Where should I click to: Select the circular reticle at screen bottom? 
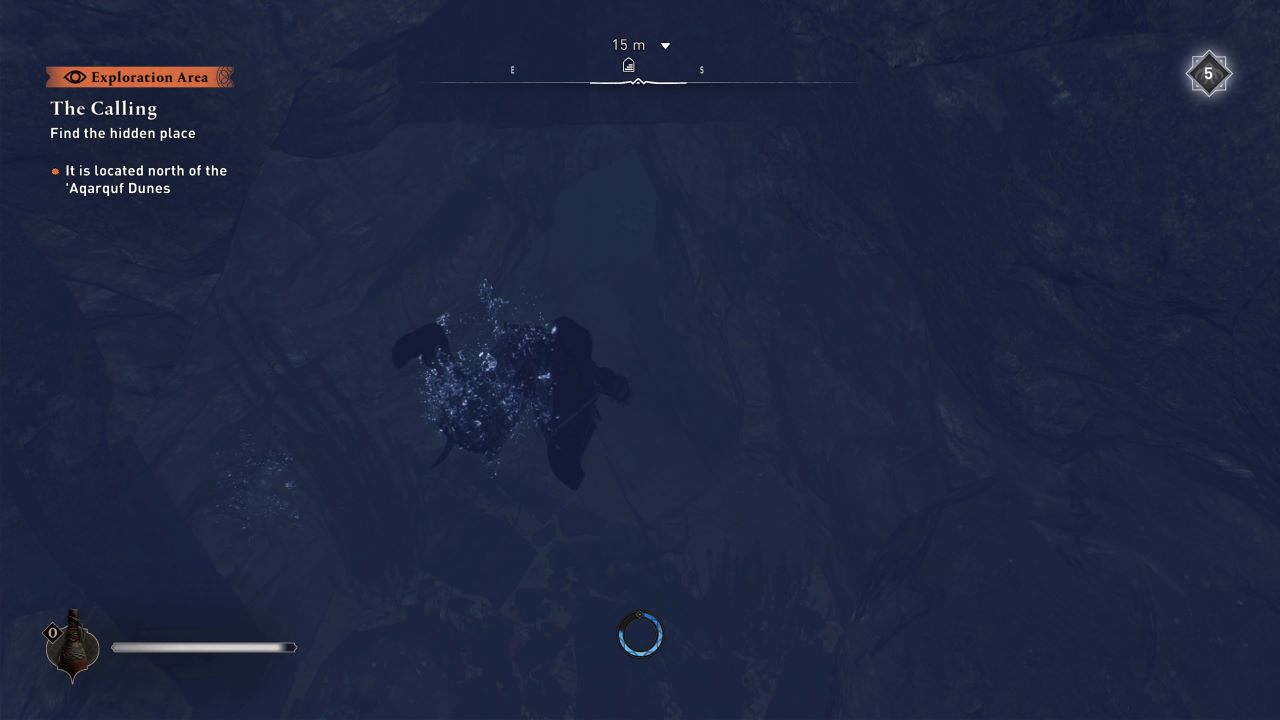[639, 633]
